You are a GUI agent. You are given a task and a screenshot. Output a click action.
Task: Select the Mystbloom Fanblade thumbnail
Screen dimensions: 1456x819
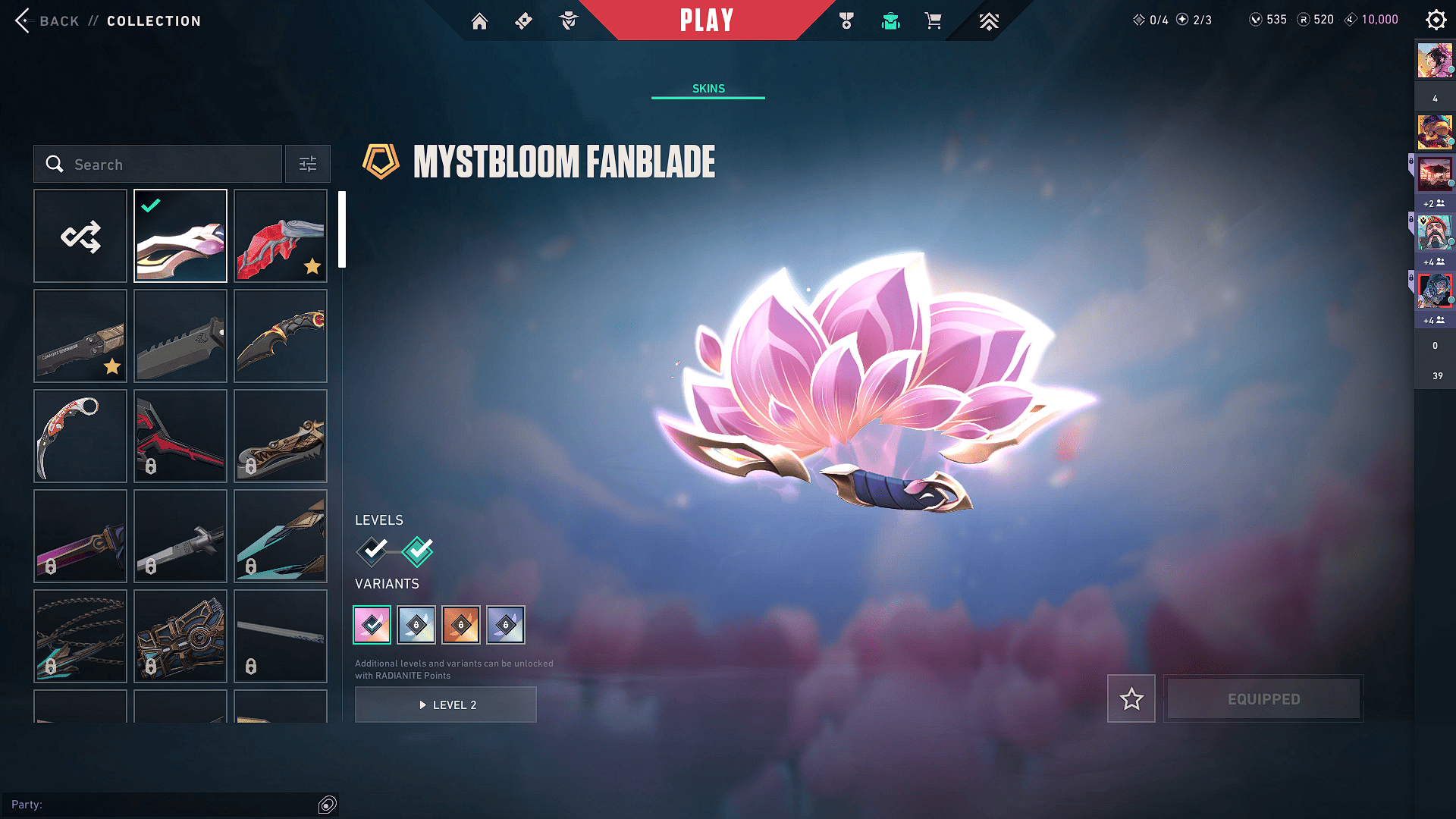180,236
